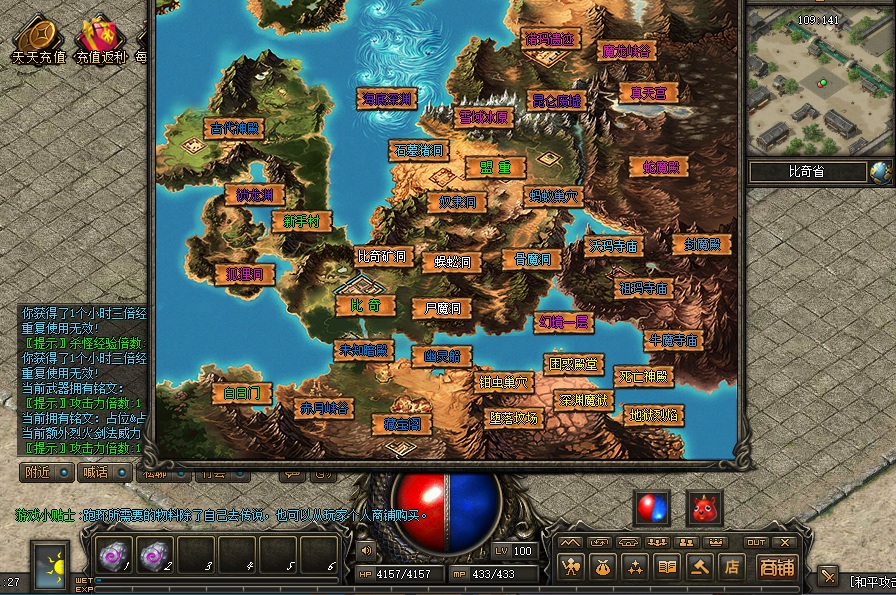896x595 pixels.
Task: Select the 海底深渊 map label
Action: 386,98
